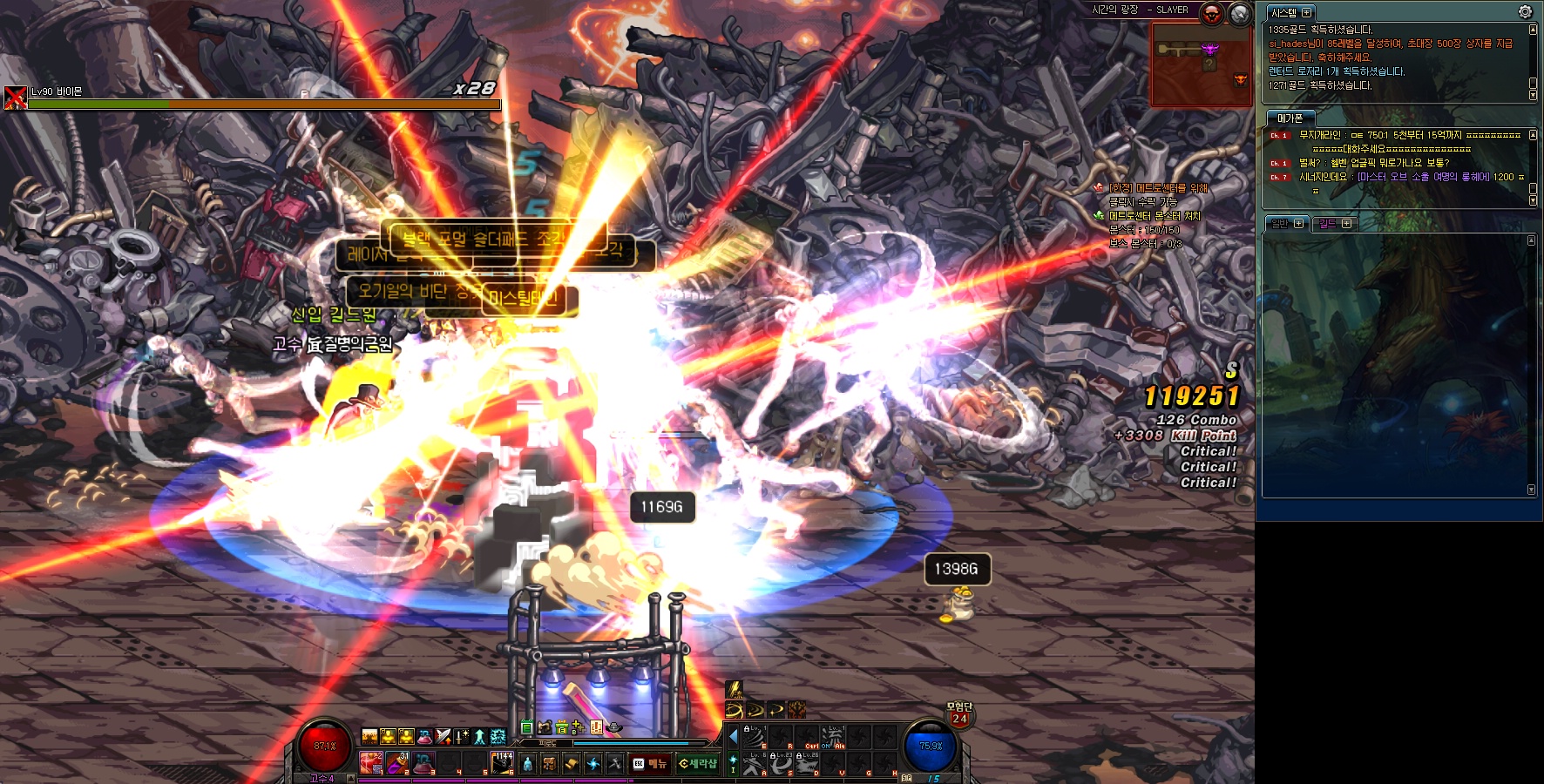Switch to the 길드 chat tab

point(1328,224)
